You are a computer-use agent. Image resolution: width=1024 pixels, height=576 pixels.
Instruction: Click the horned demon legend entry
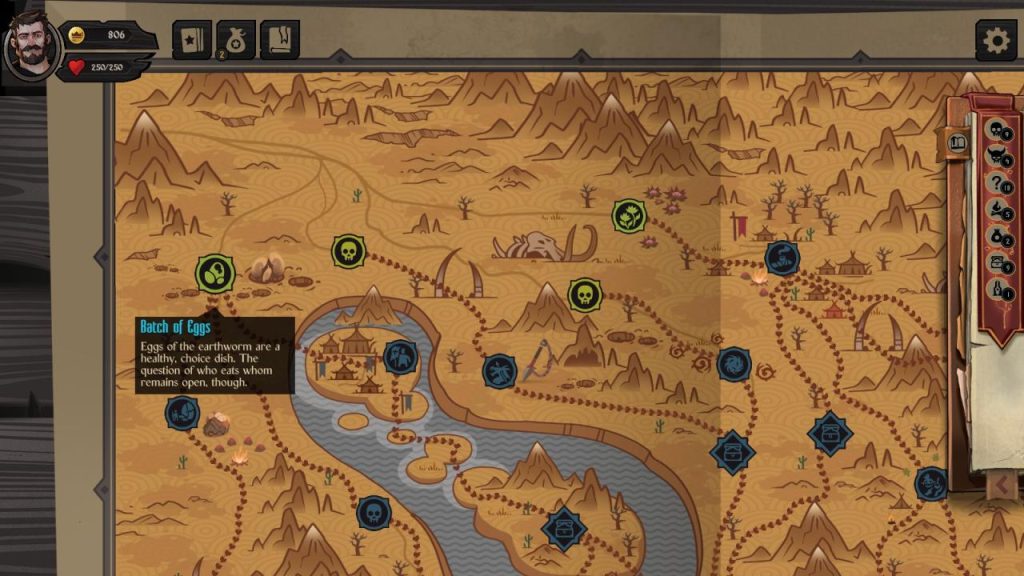[997, 156]
